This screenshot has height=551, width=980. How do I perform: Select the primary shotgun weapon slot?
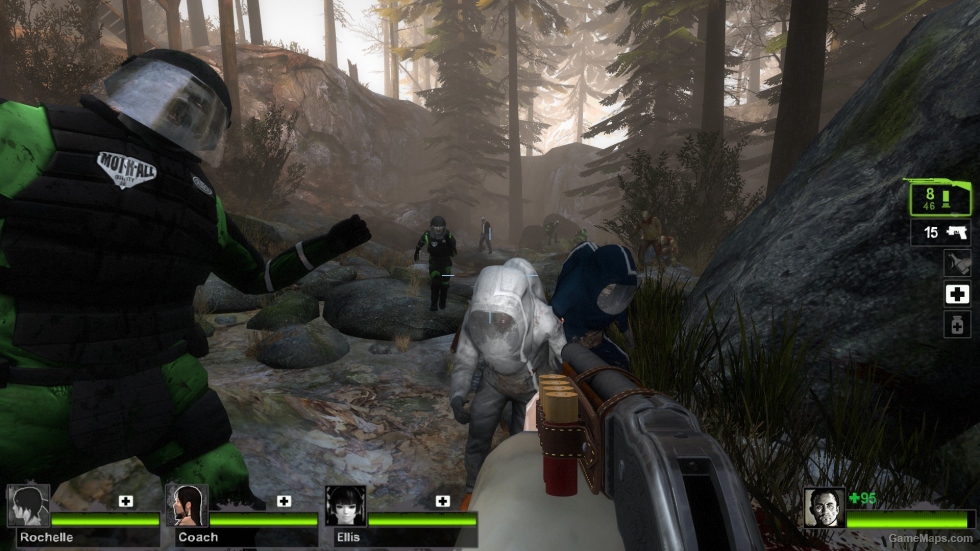click(x=939, y=197)
